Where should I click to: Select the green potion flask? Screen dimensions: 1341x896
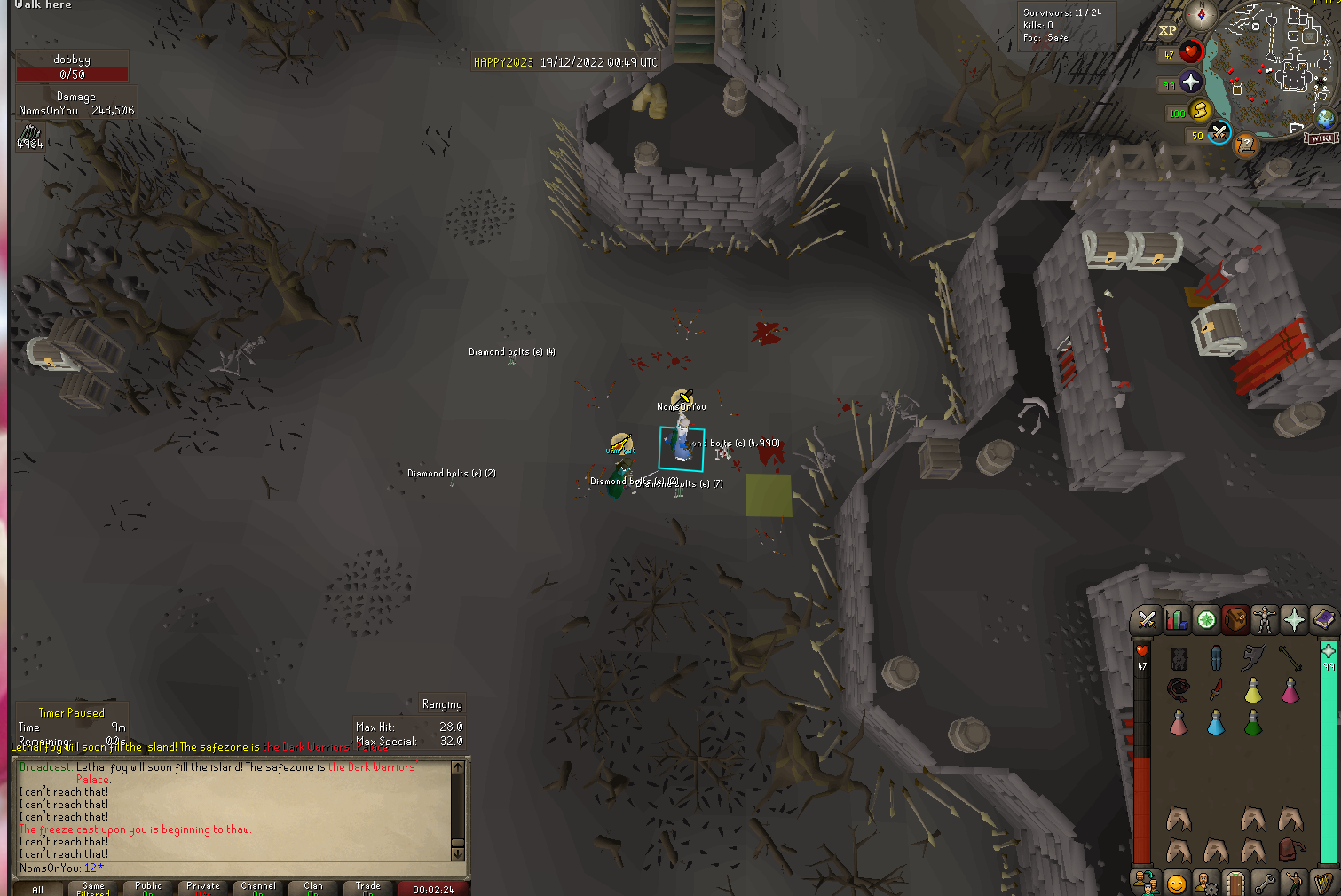tap(1252, 723)
